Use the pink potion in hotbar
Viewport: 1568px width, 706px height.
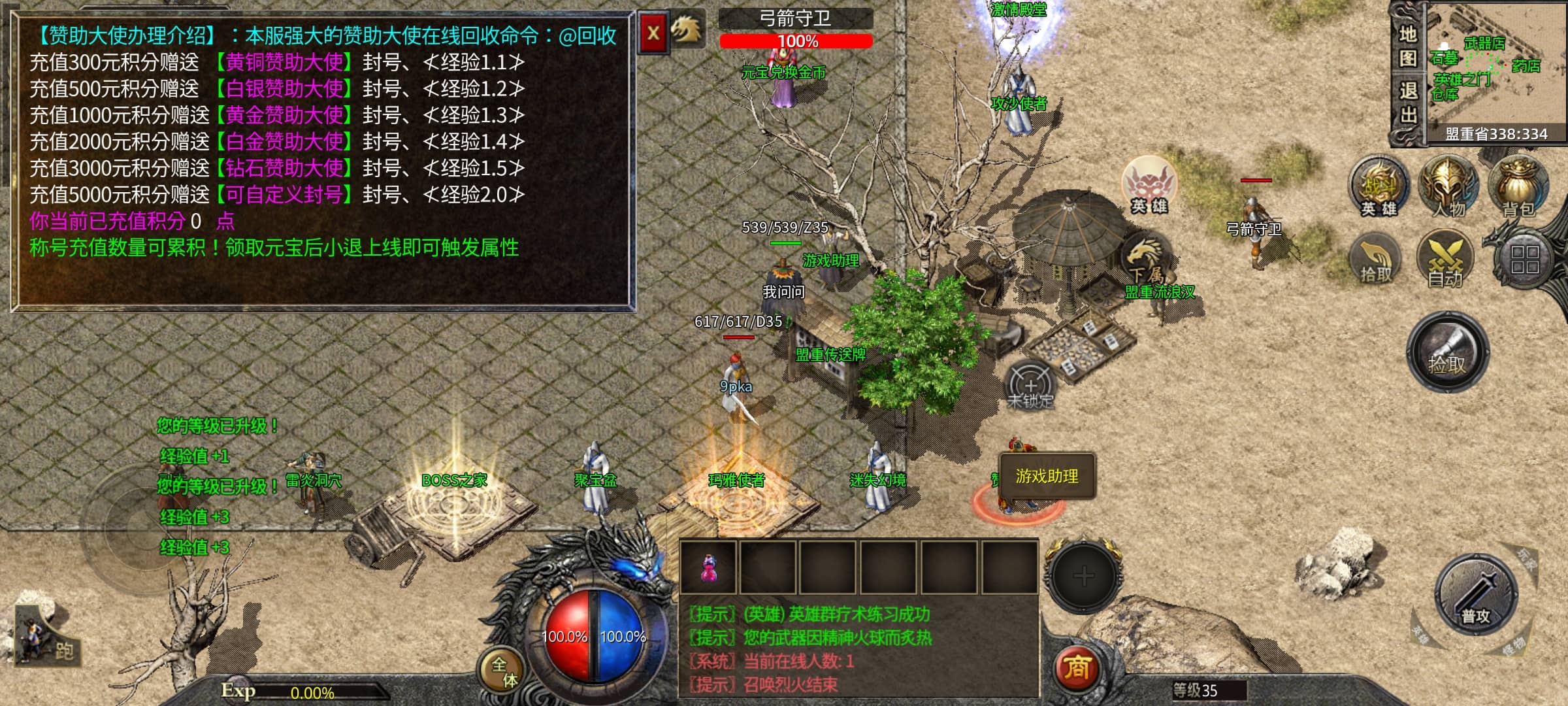click(x=708, y=567)
